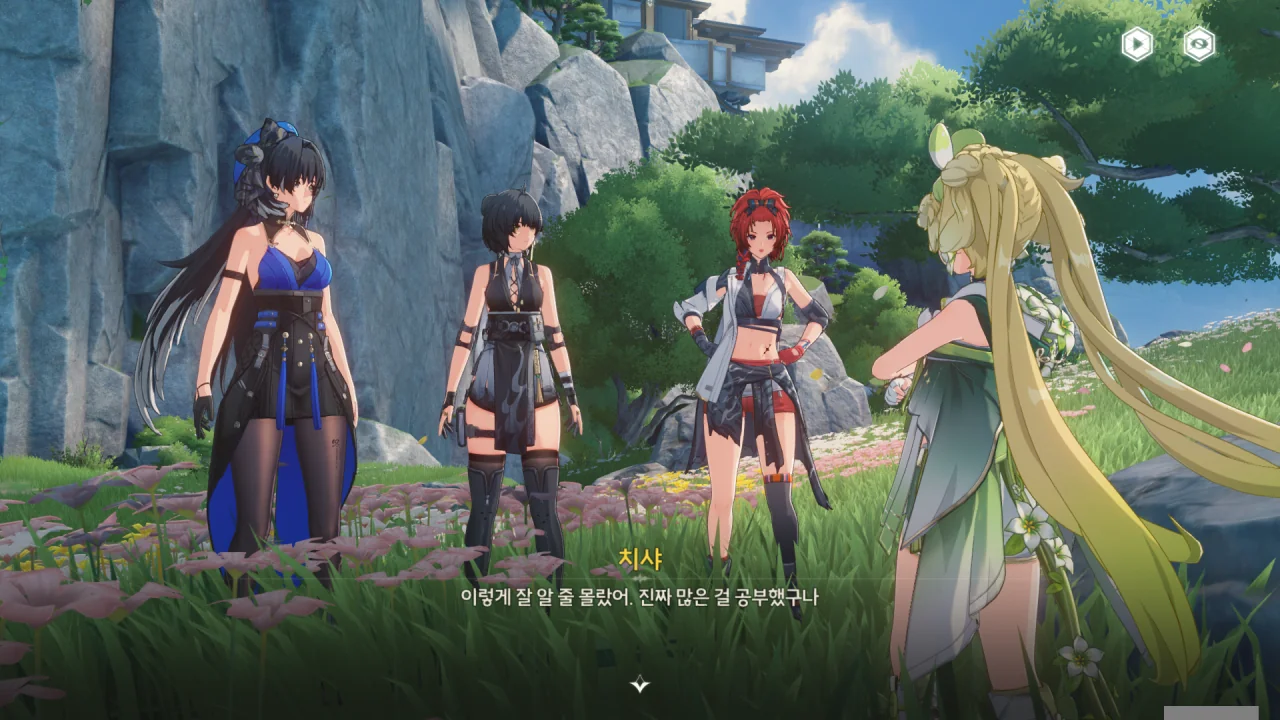Advance the dialogue using the diamond continue arrow

640,684
